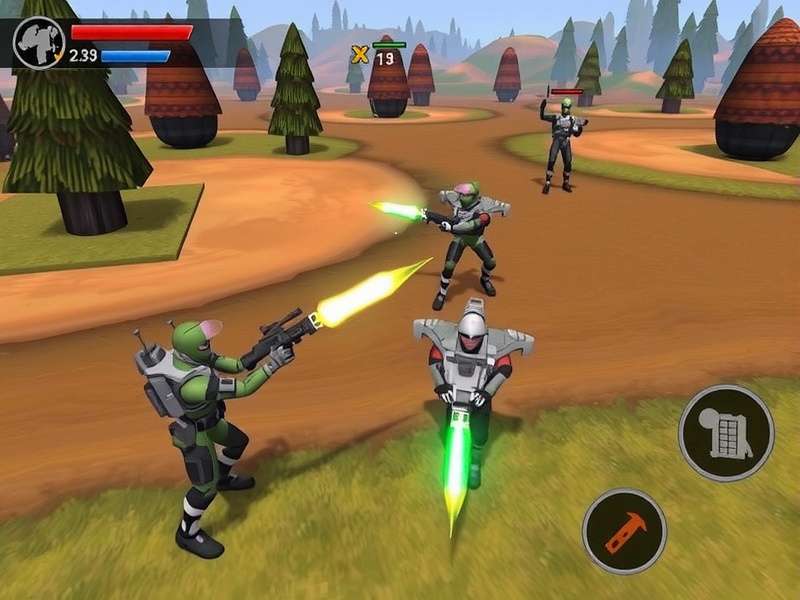
Task: Open the player portrait icon
Action: tap(39, 43)
